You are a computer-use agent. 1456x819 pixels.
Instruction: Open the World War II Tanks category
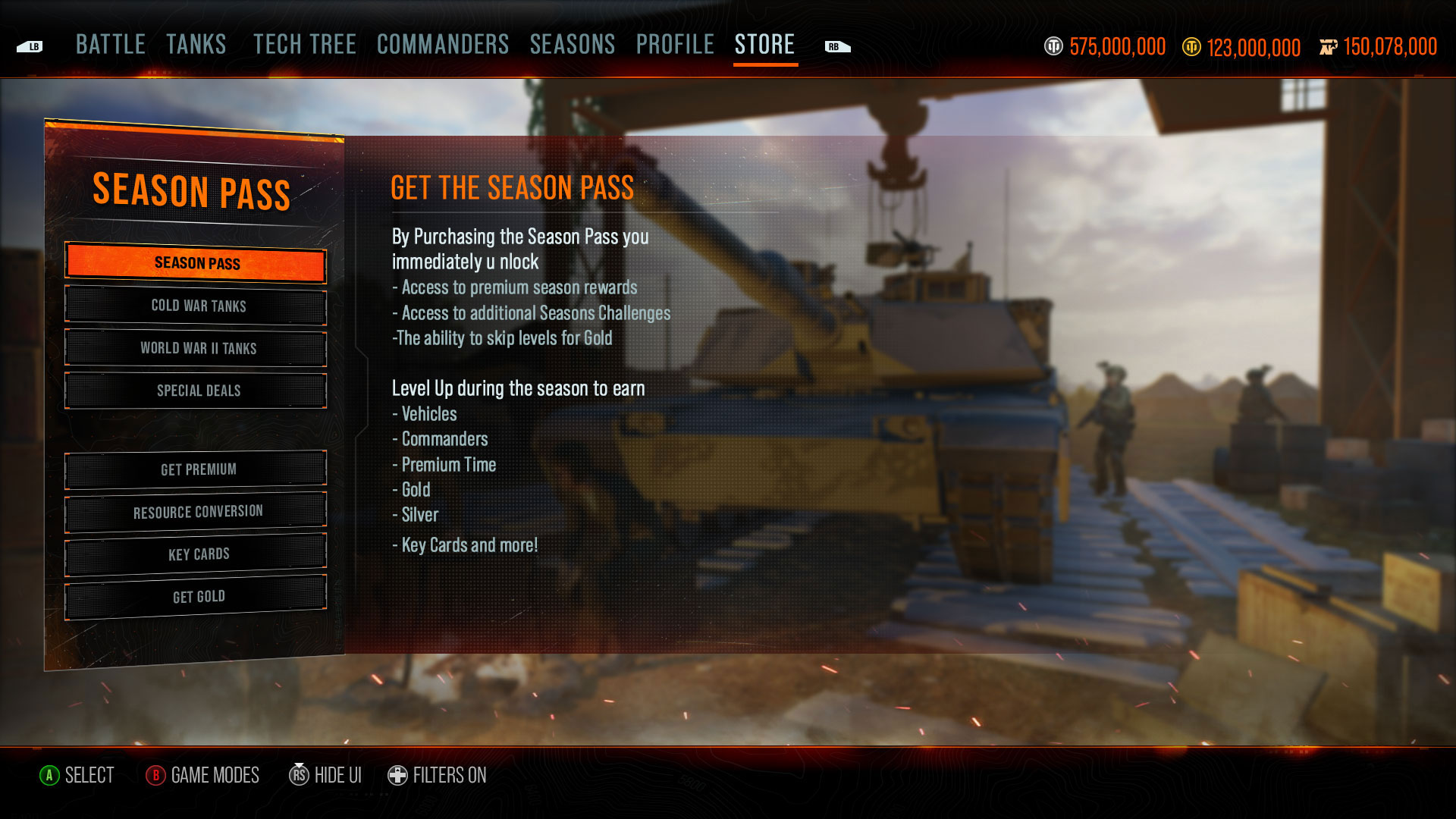pyautogui.click(x=196, y=348)
